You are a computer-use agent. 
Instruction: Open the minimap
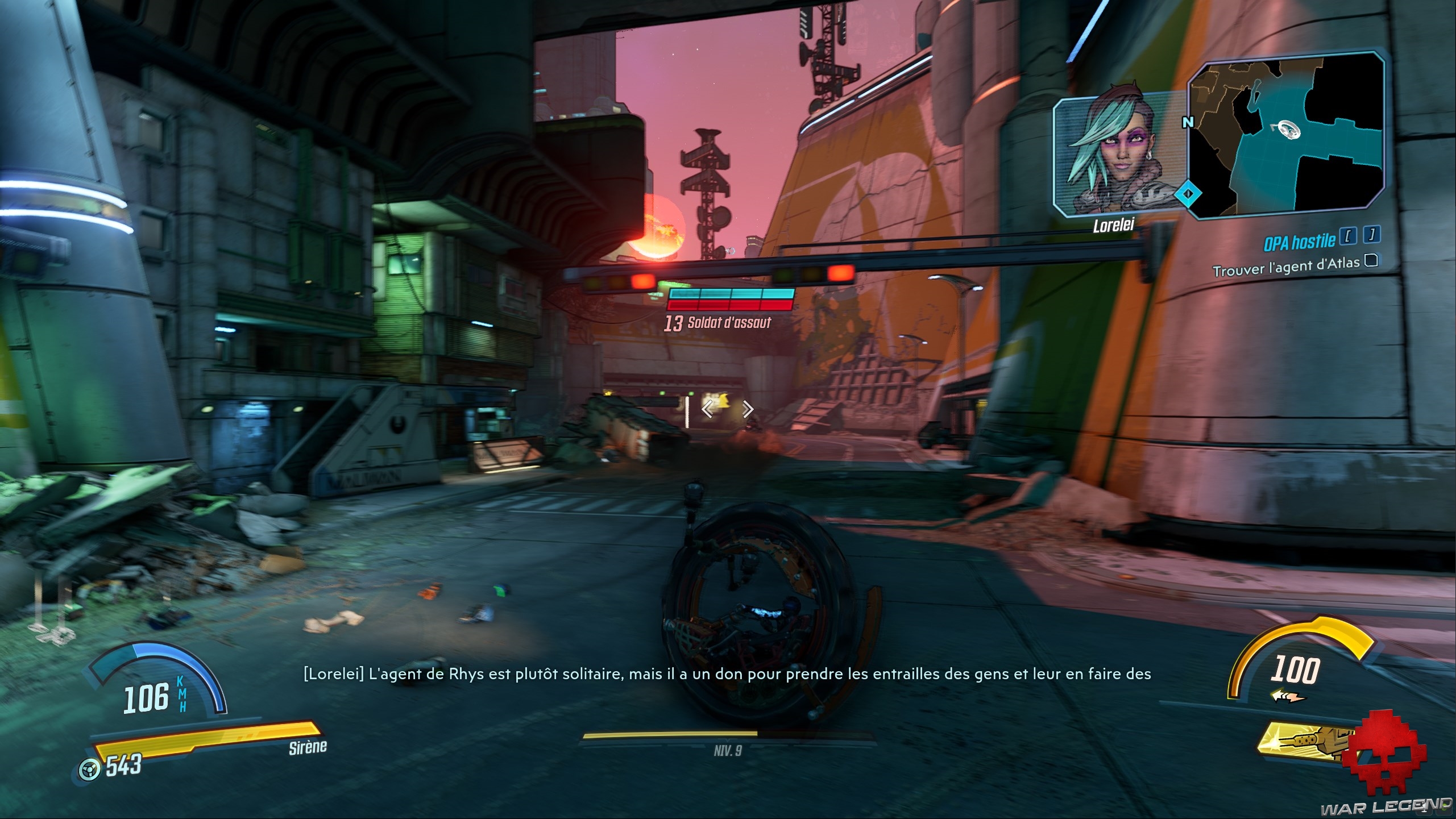1286,136
